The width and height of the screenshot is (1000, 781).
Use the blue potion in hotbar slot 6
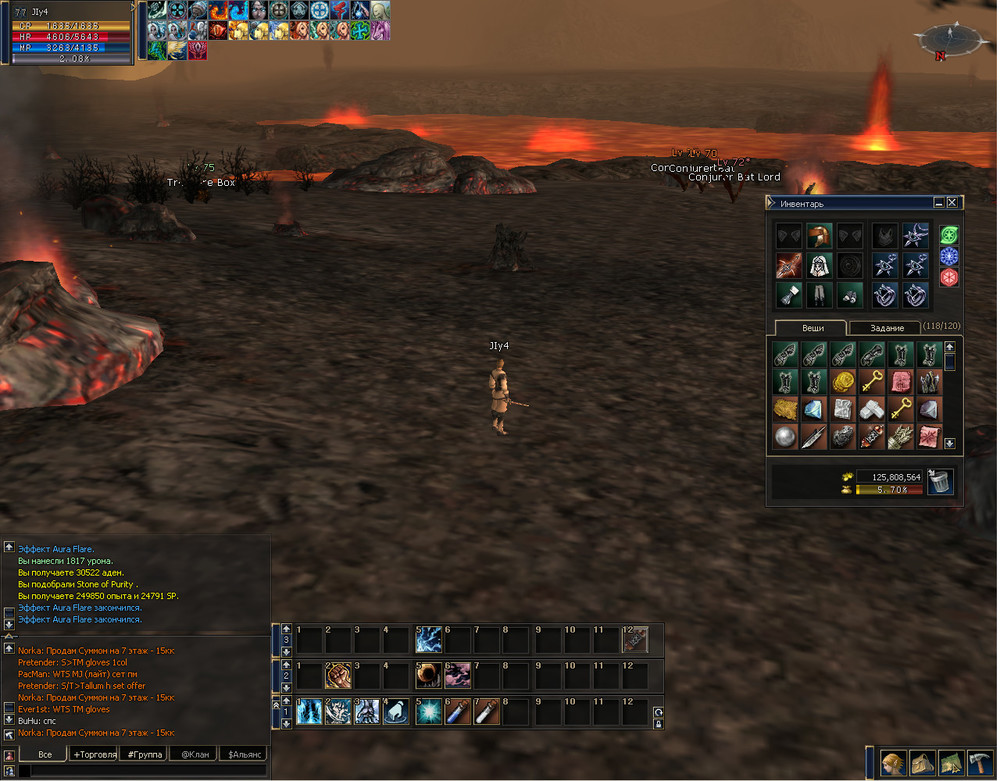tap(456, 712)
